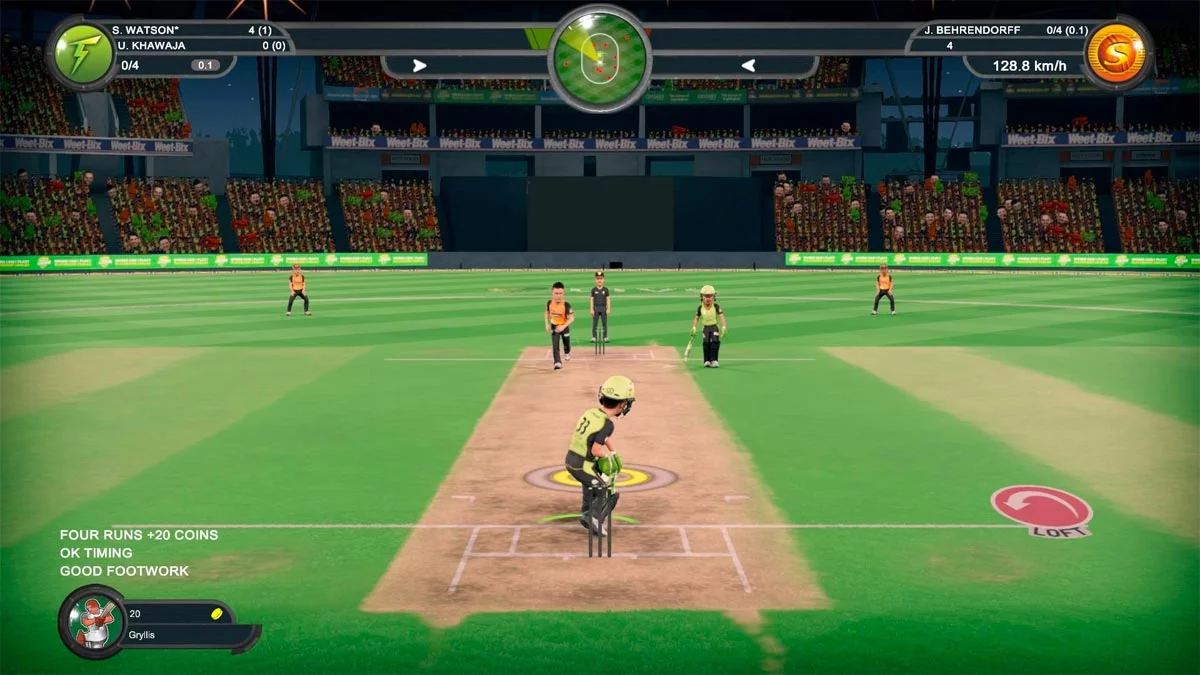
Task: Open the Gryllis player avatar badge
Action: point(92,622)
